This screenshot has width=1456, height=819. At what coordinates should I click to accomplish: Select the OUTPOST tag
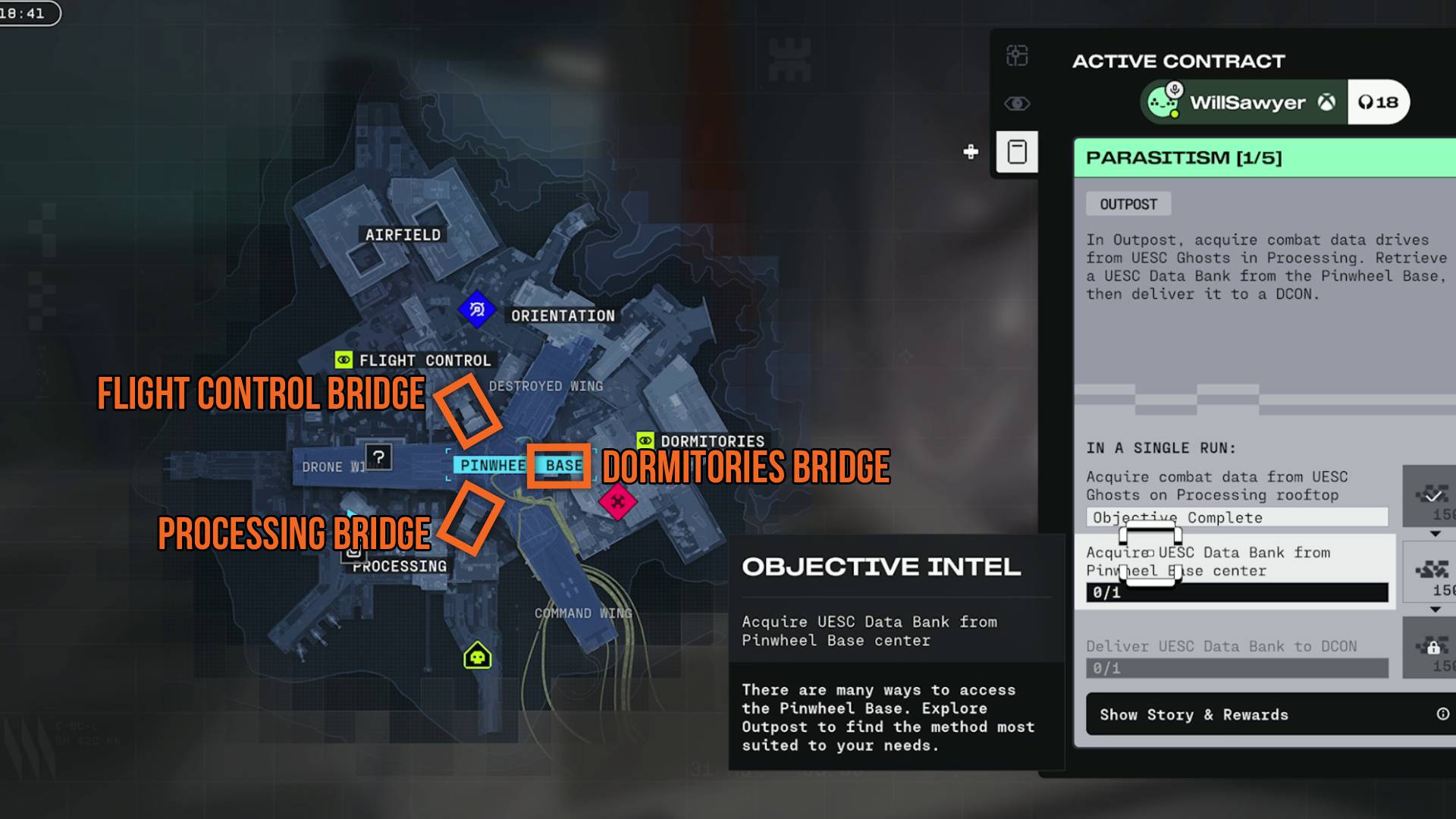(x=1128, y=203)
